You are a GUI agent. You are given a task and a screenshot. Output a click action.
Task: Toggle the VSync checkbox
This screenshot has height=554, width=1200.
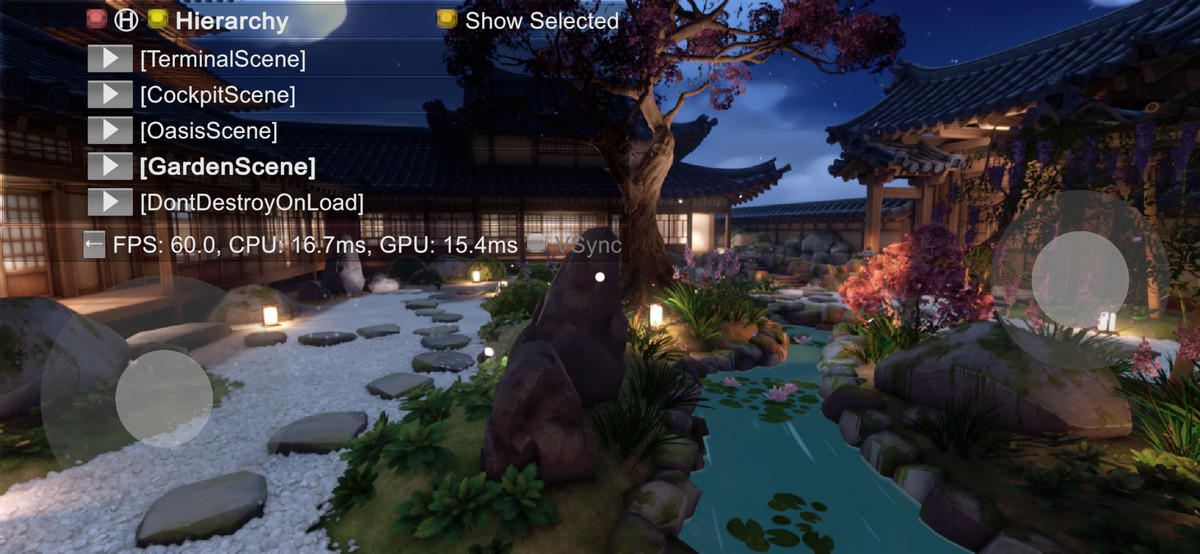[x=537, y=244]
